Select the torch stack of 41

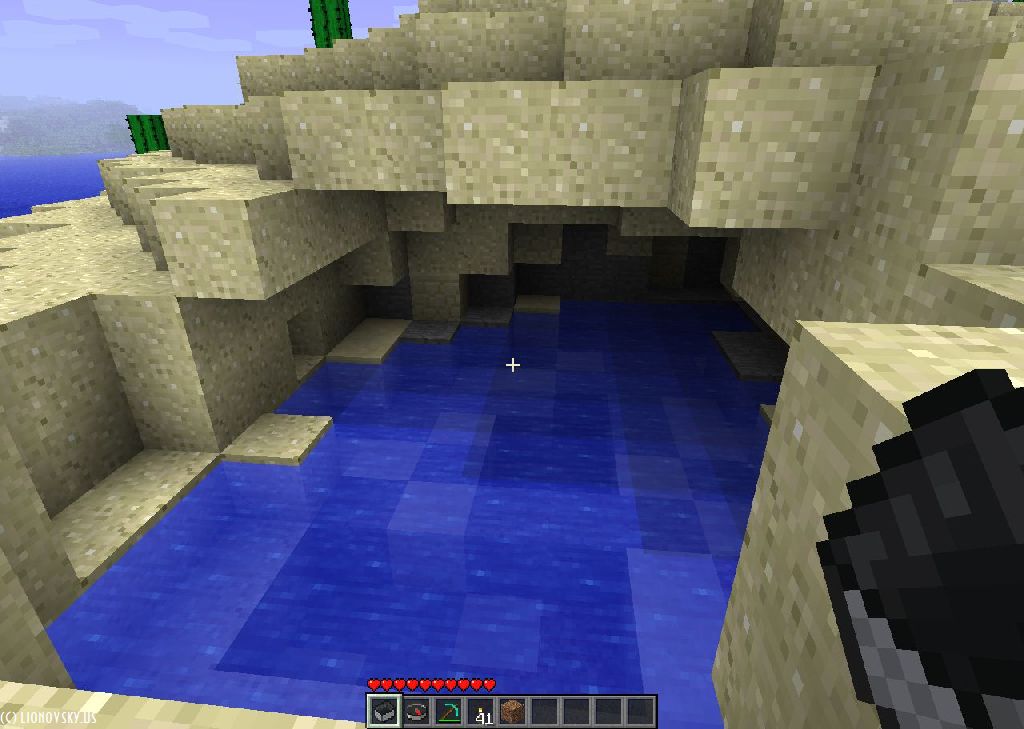(481, 711)
